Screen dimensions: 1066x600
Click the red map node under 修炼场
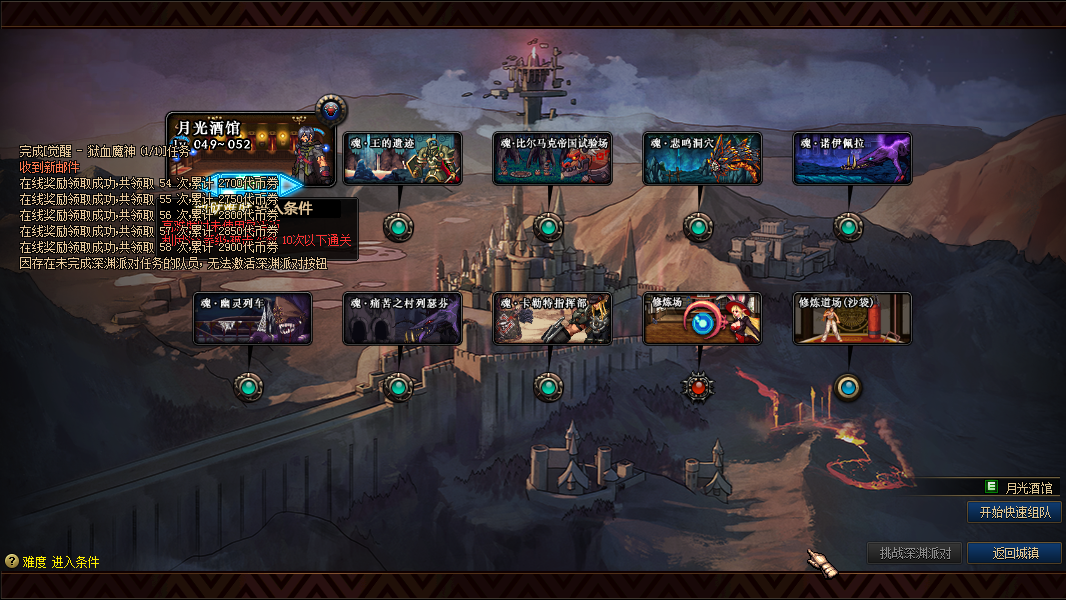(x=698, y=386)
